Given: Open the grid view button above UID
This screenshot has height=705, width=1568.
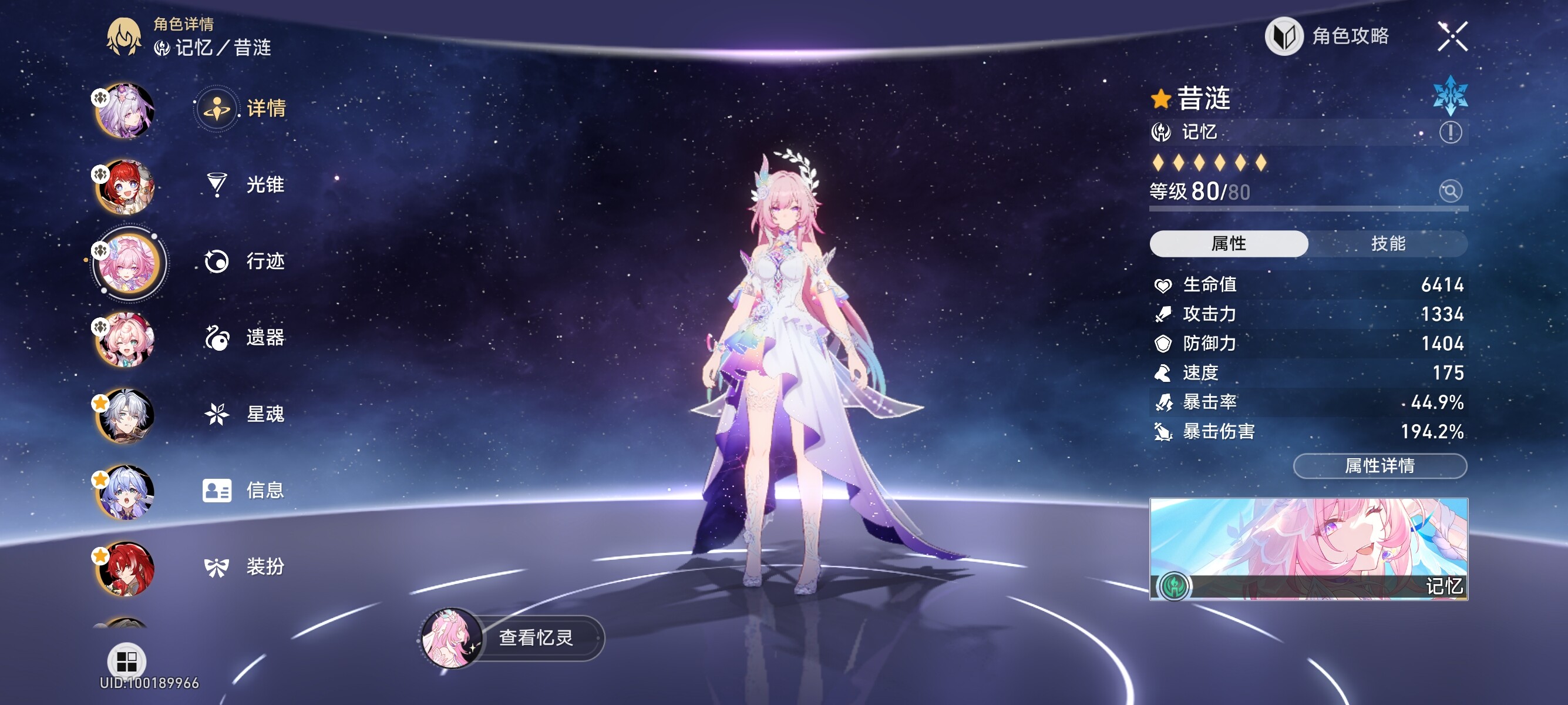Looking at the screenshot, I should [x=127, y=660].
